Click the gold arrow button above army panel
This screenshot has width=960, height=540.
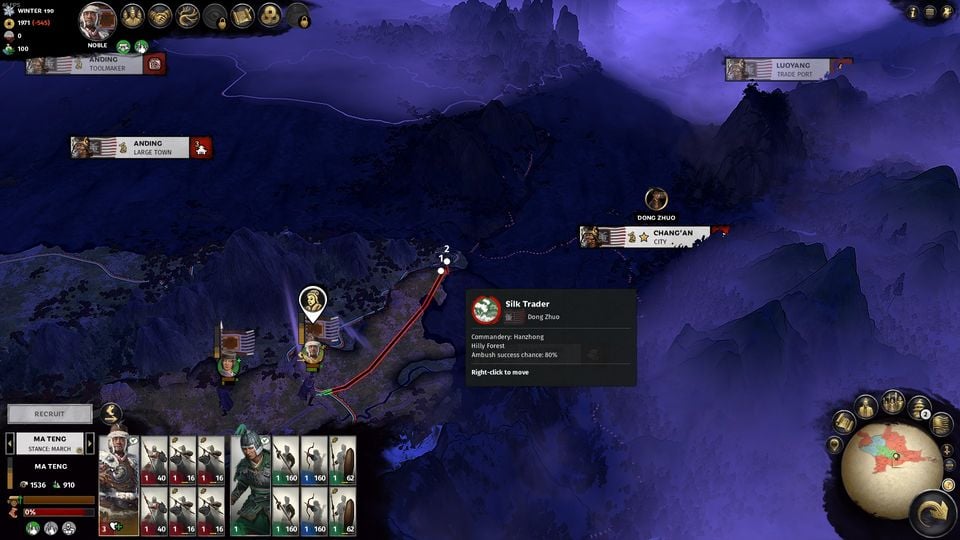pos(111,413)
